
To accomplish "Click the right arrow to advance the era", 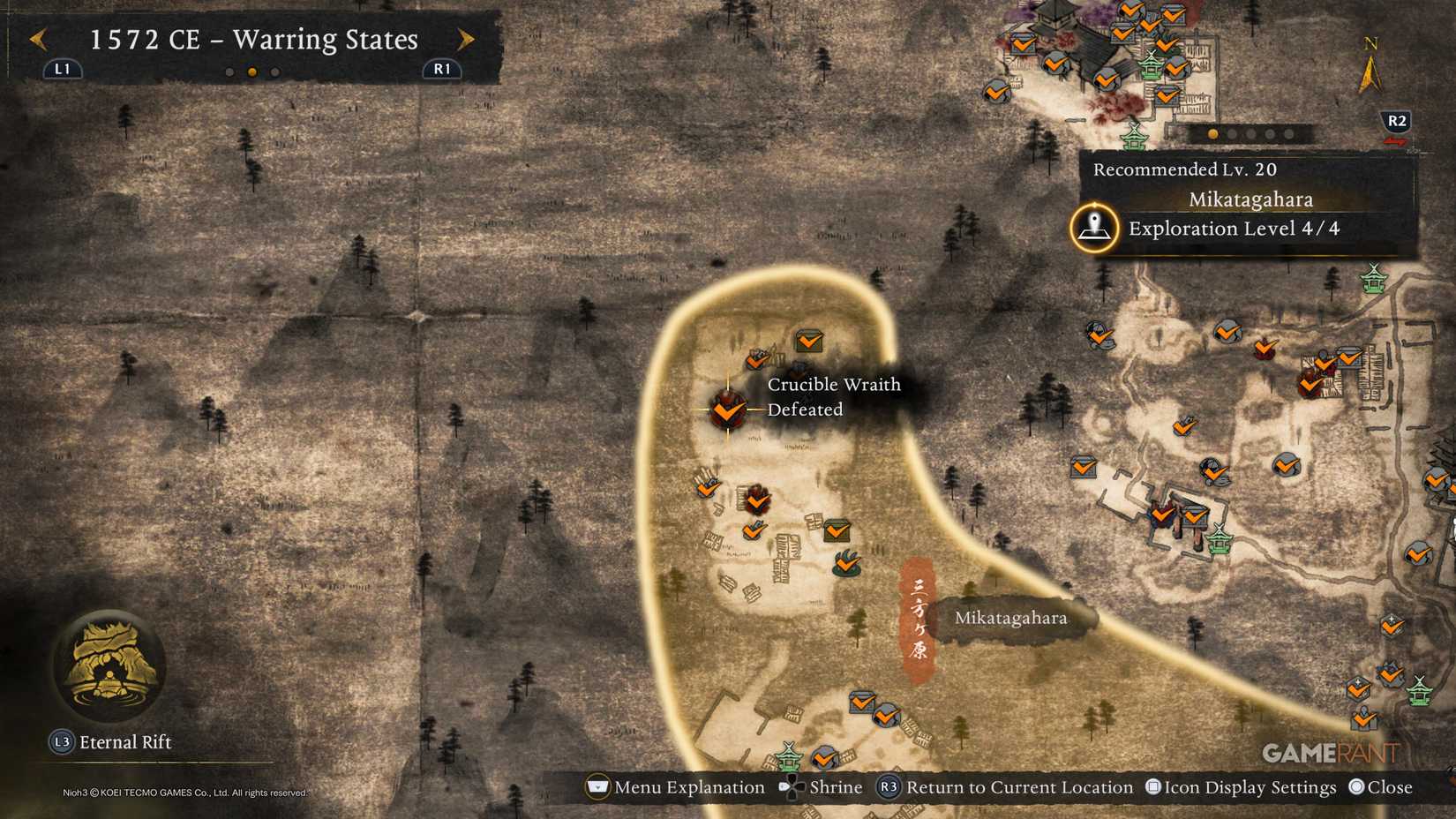I will click(x=467, y=39).
